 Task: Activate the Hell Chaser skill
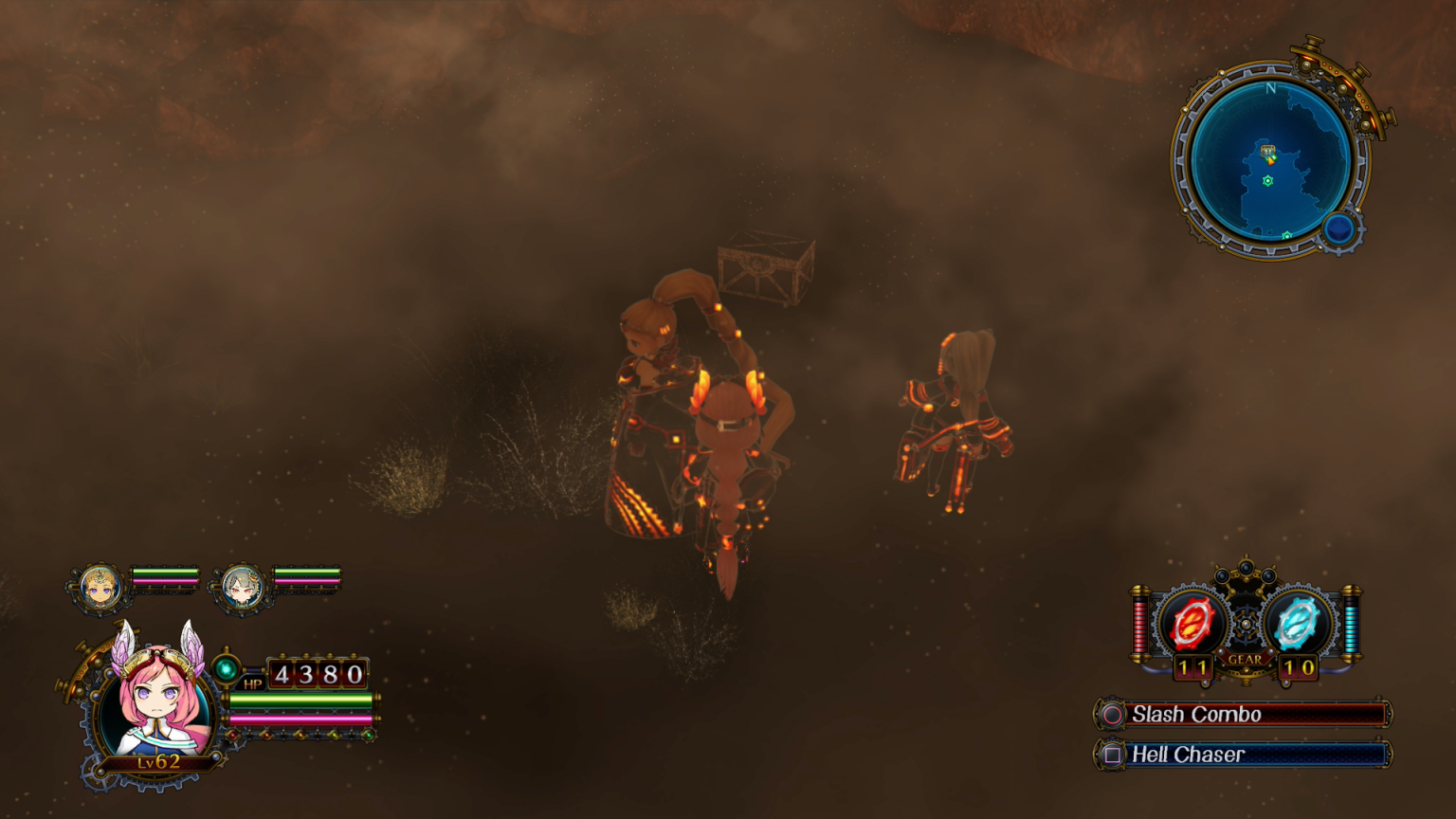(x=1244, y=755)
